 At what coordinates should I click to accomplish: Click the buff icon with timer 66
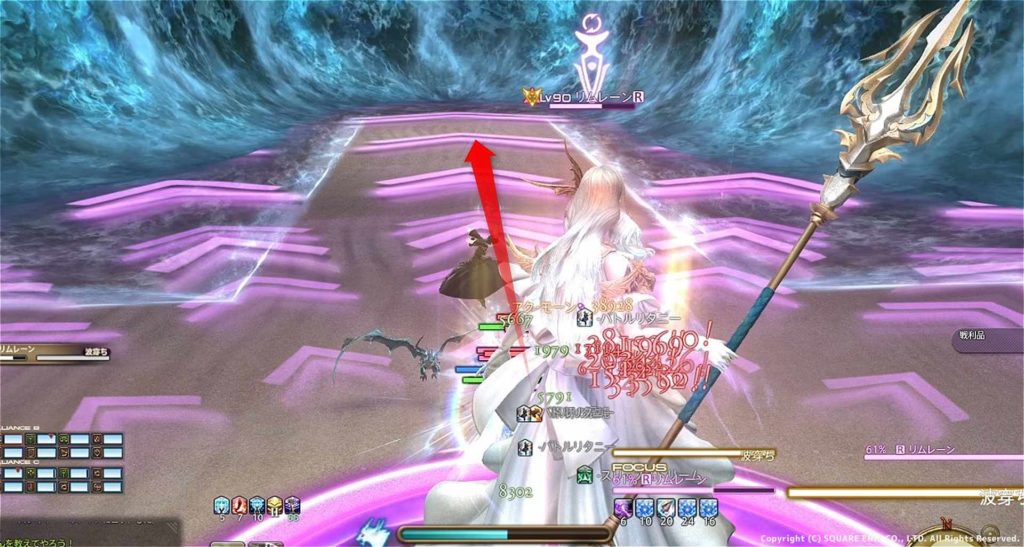pos(292,506)
